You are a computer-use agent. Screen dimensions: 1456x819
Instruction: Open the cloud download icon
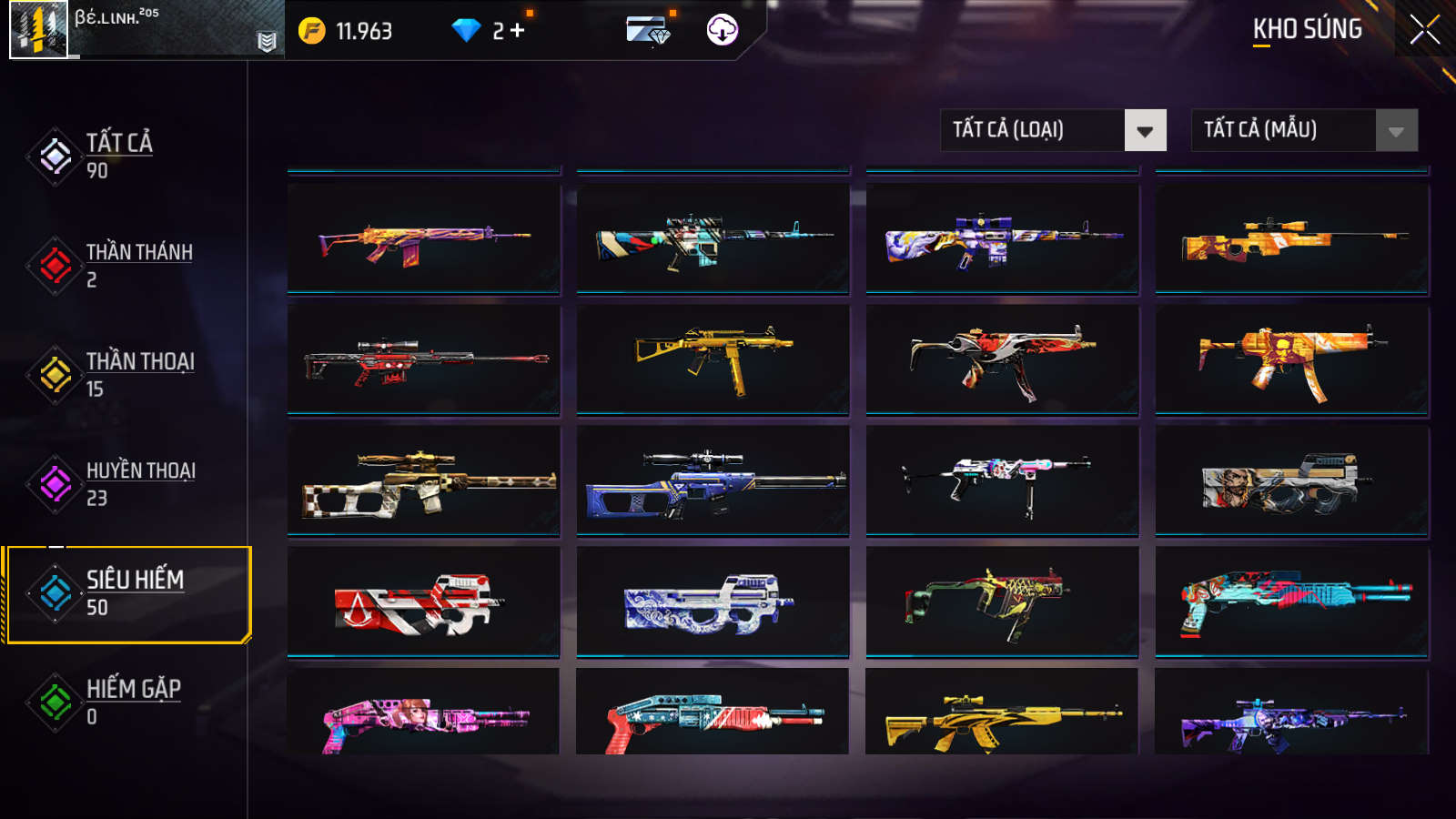click(x=722, y=30)
